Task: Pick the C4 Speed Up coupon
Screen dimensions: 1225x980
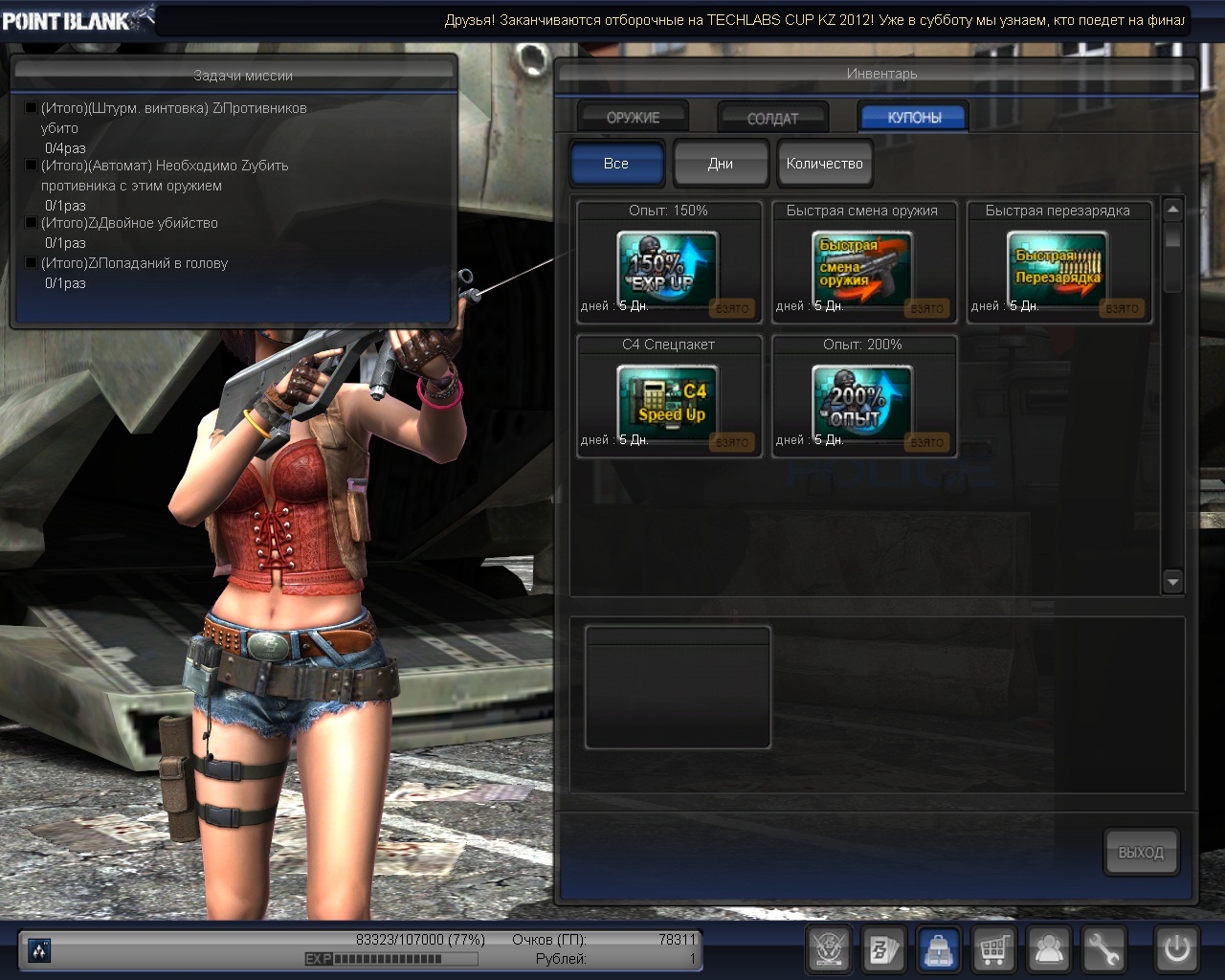Action: pyautogui.click(x=668, y=402)
